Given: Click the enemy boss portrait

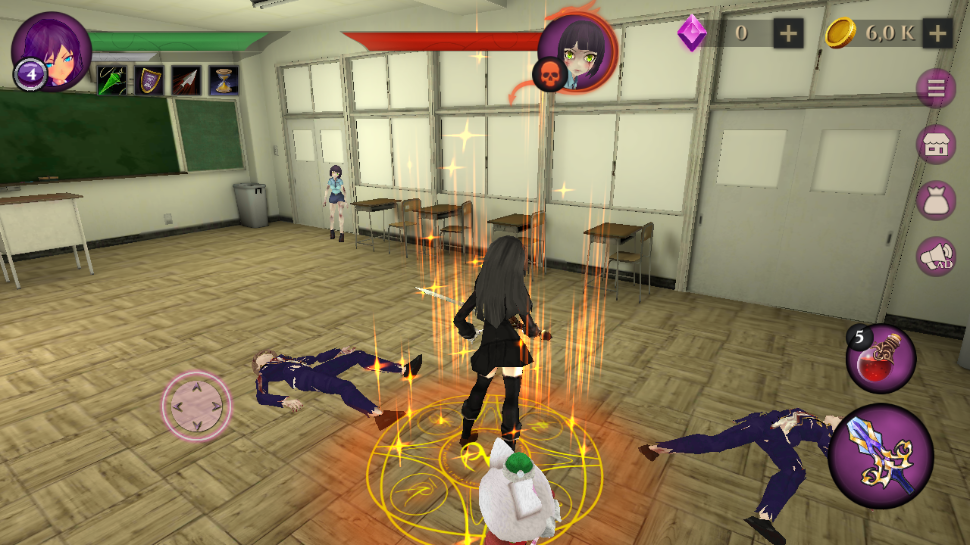Looking at the screenshot, I should 577,54.
